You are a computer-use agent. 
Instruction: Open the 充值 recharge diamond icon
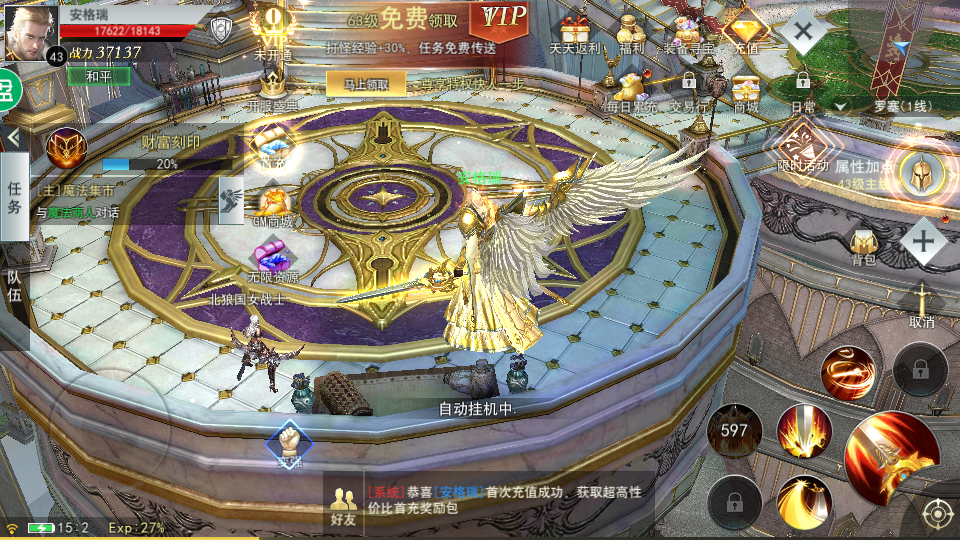pos(744,32)
